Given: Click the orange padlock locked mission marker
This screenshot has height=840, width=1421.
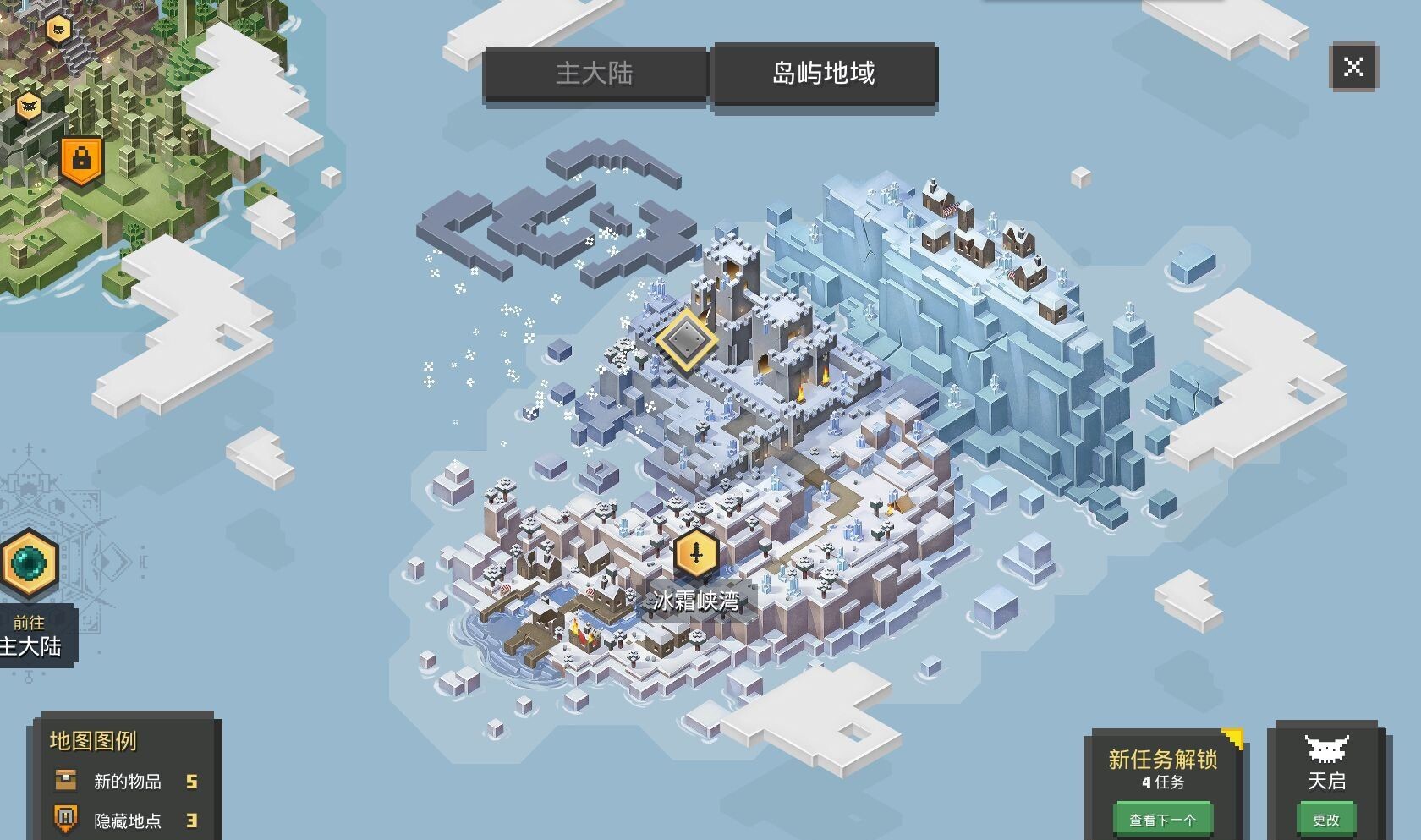Looking at the screenshot, I should point(81,158).
